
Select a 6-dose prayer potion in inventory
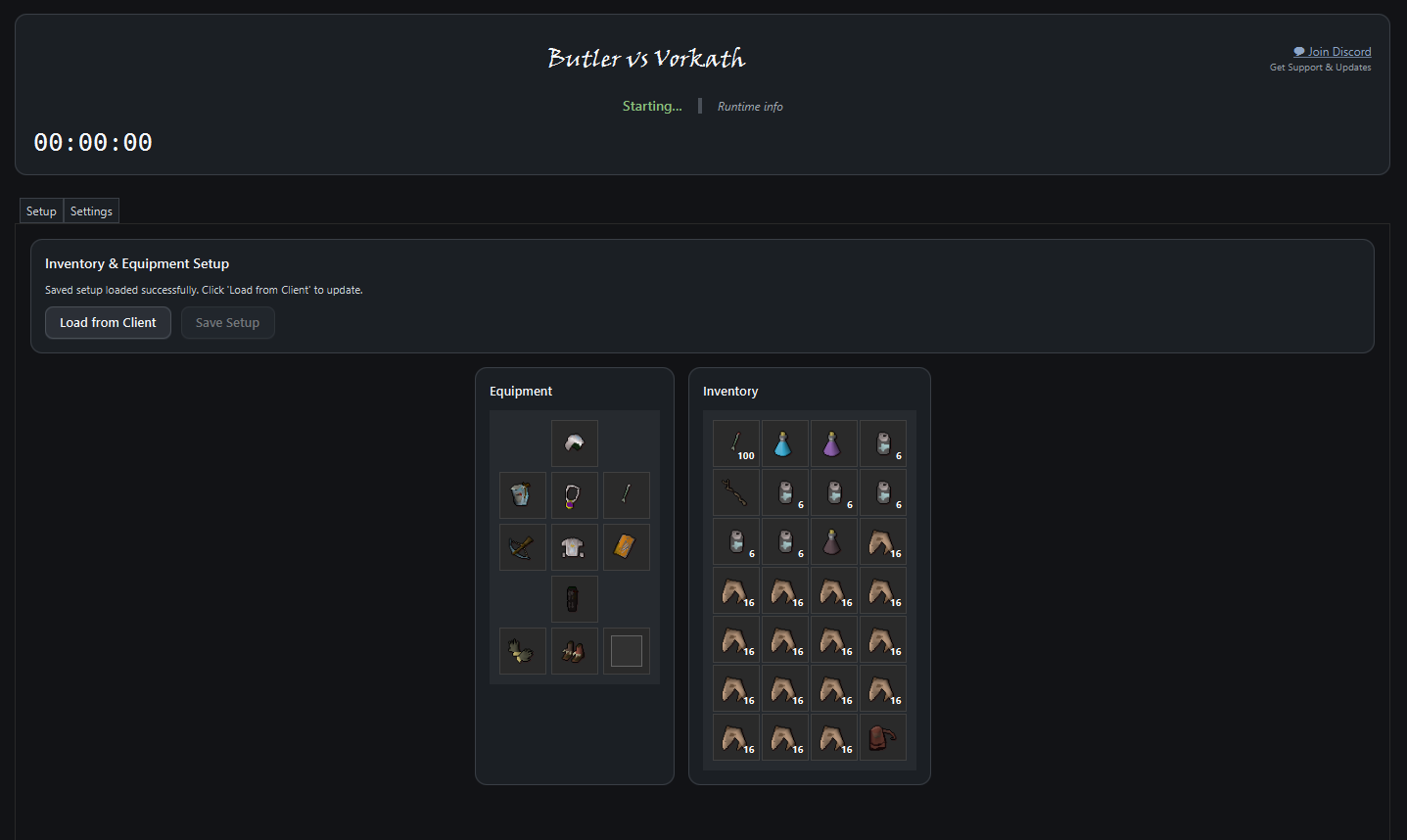[x=883, y=443]
